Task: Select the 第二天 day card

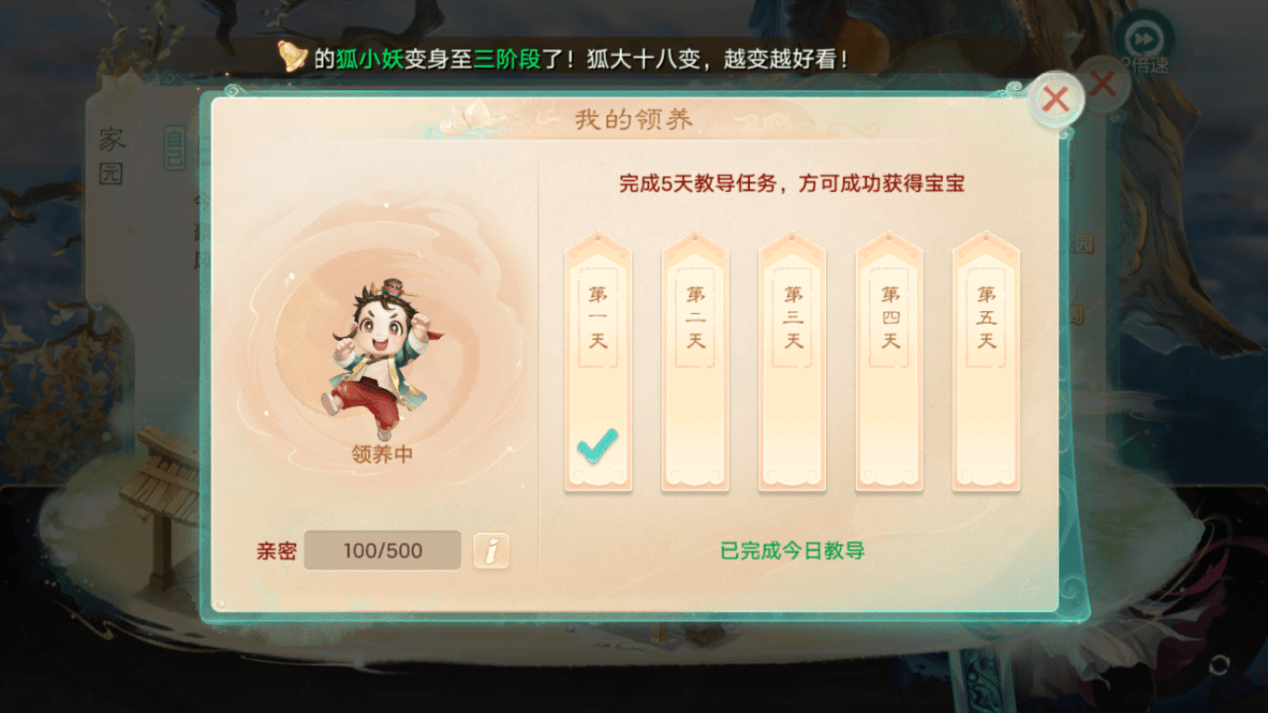Action: point(695,364)
